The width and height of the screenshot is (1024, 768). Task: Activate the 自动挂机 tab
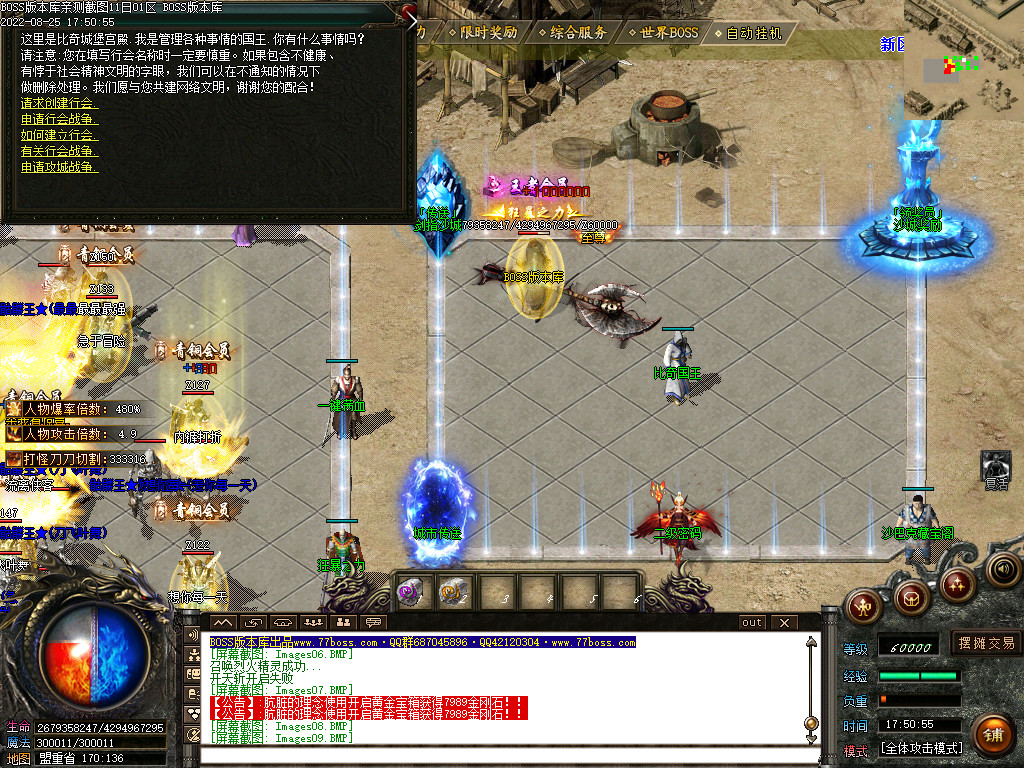pyautogui.click(x=753, y=32)
